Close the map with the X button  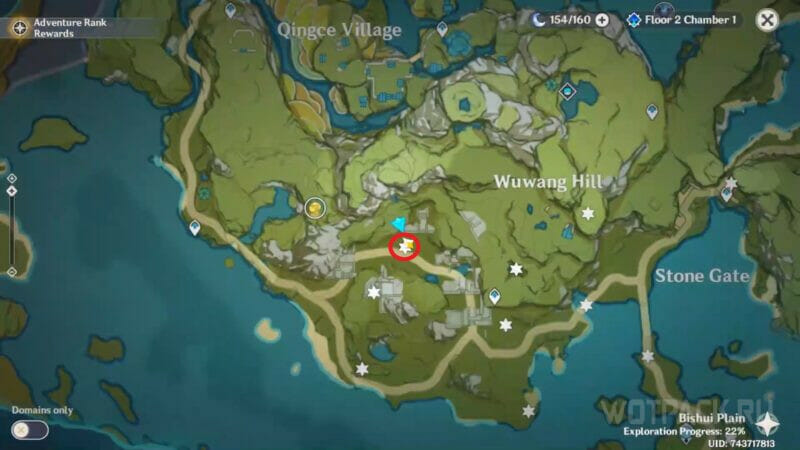pos(767,19)
